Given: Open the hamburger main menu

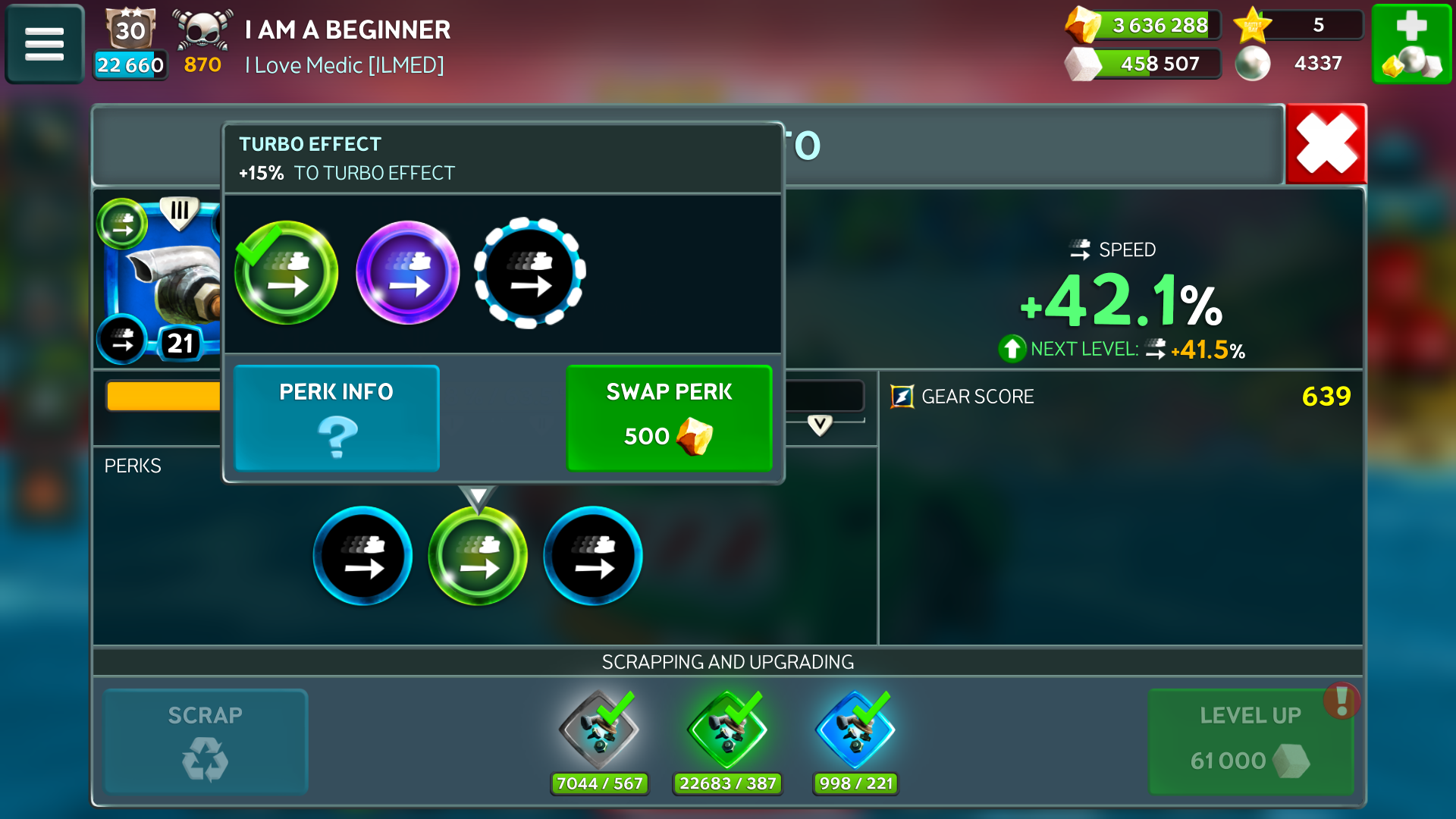Looking at the screenshot, I should pos(44,44).
